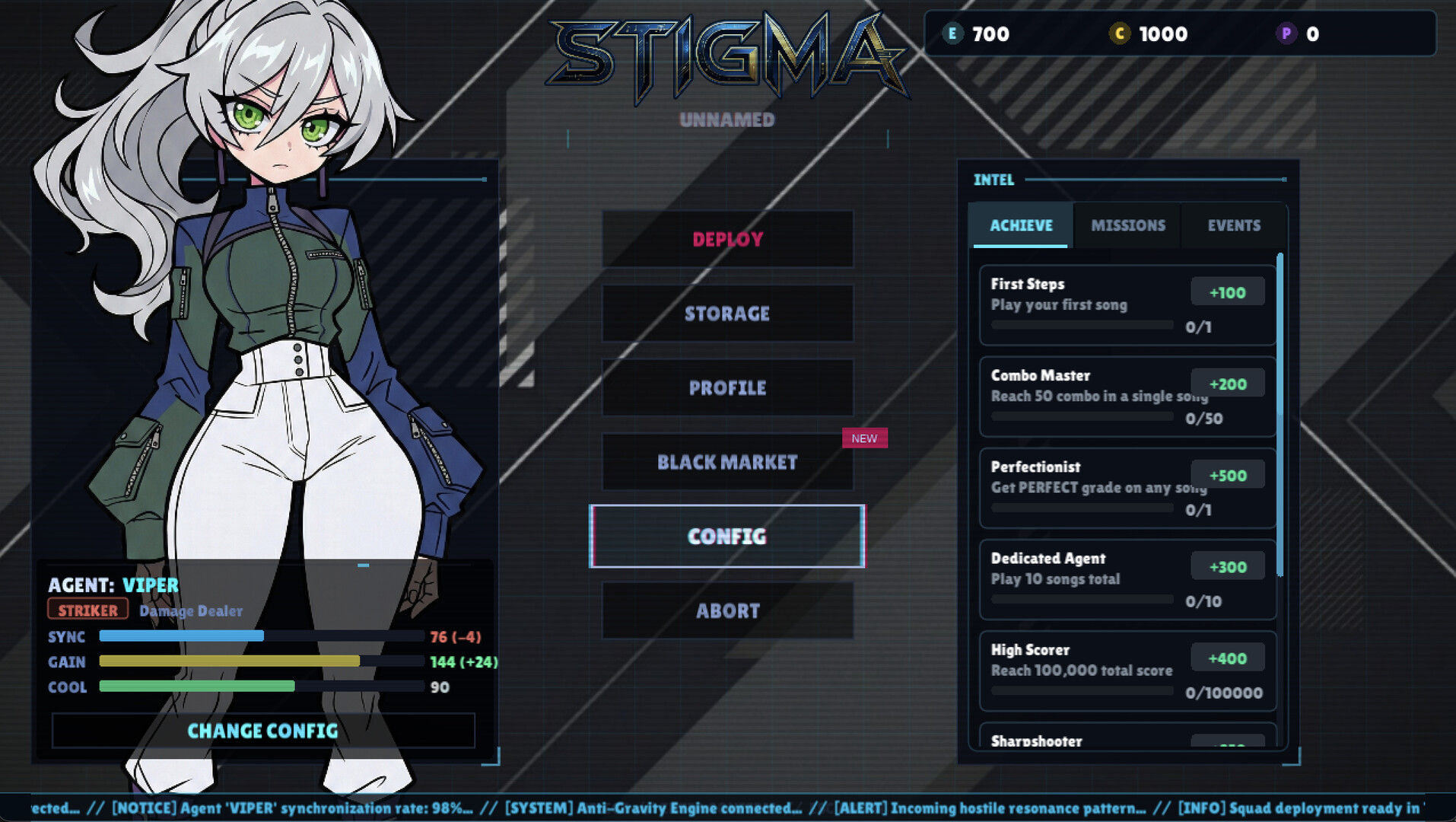This screenshot has width=1456, height=822.
Task: Click the gold C coin currency icon
Action: (1121, 33)
